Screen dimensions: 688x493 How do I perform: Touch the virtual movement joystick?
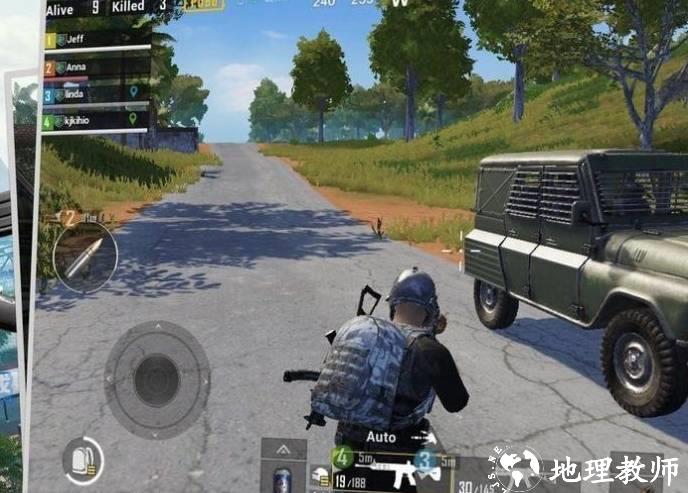157,378
